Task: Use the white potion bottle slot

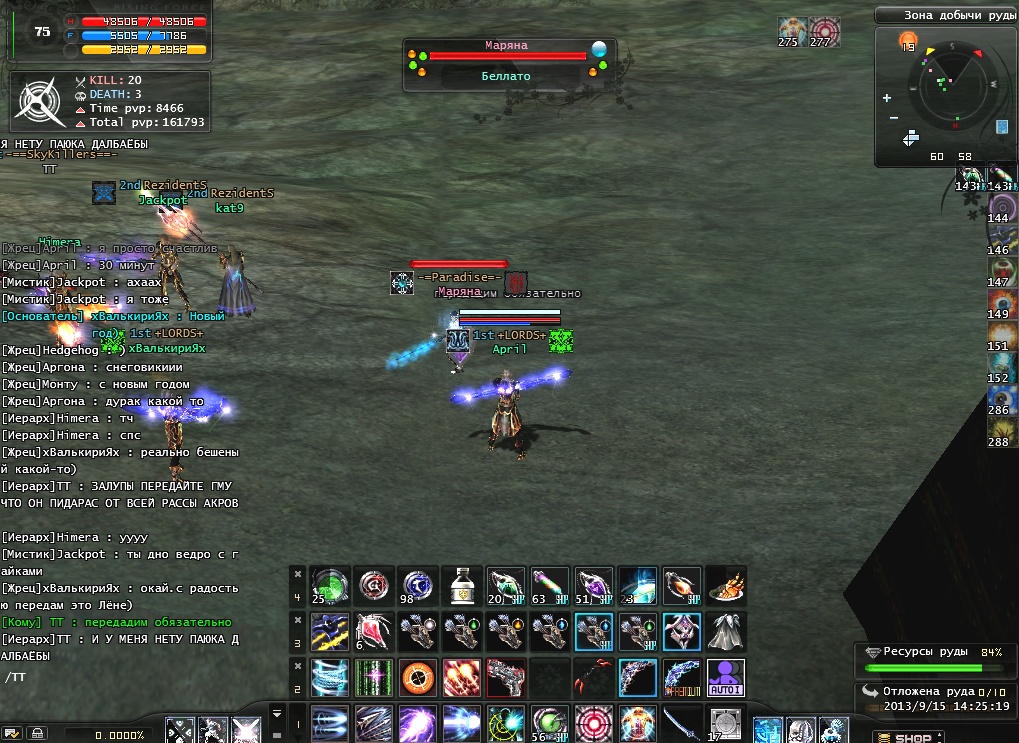Action: click(461, 586)
